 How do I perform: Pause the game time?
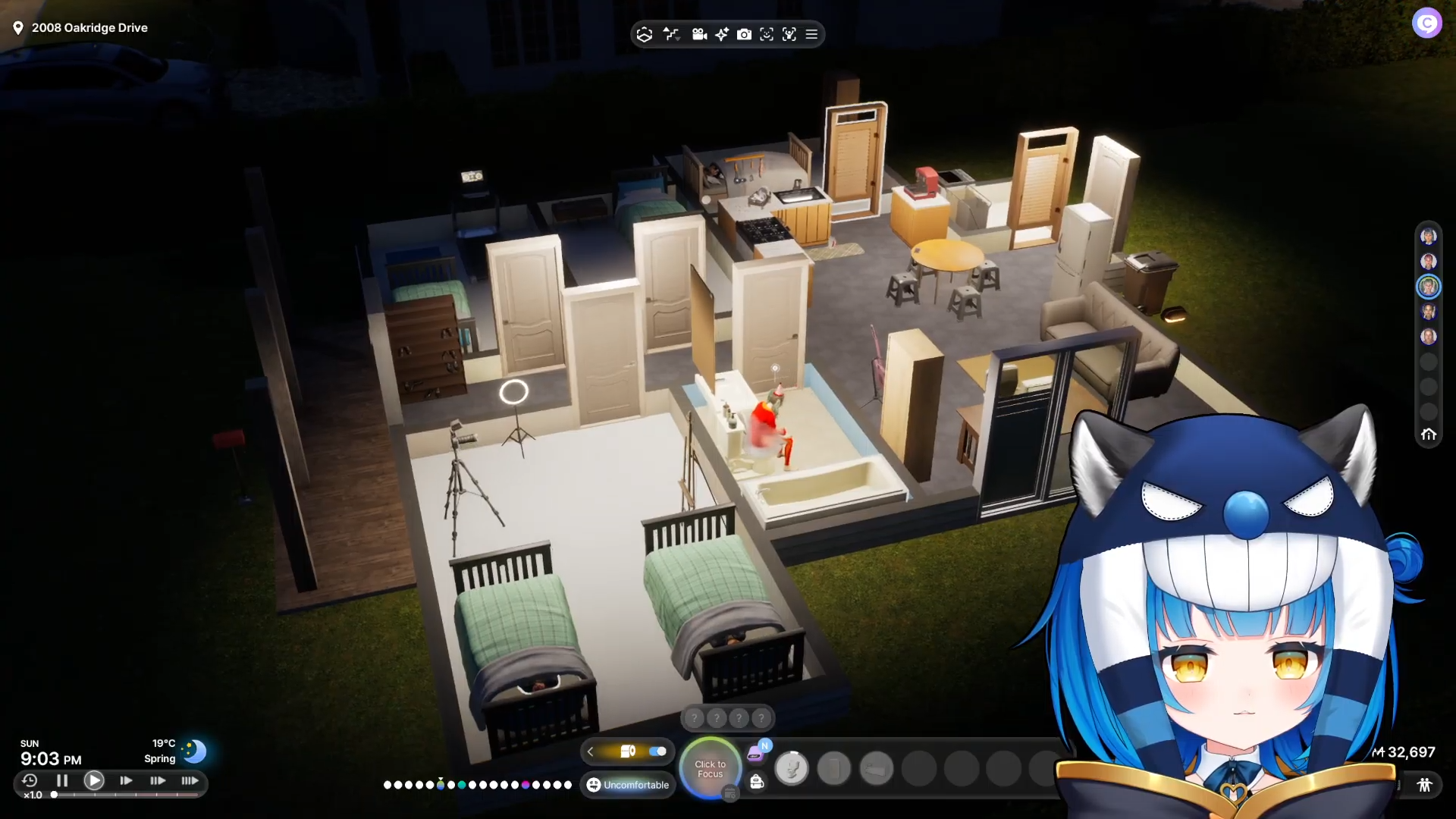coord(62,780)
